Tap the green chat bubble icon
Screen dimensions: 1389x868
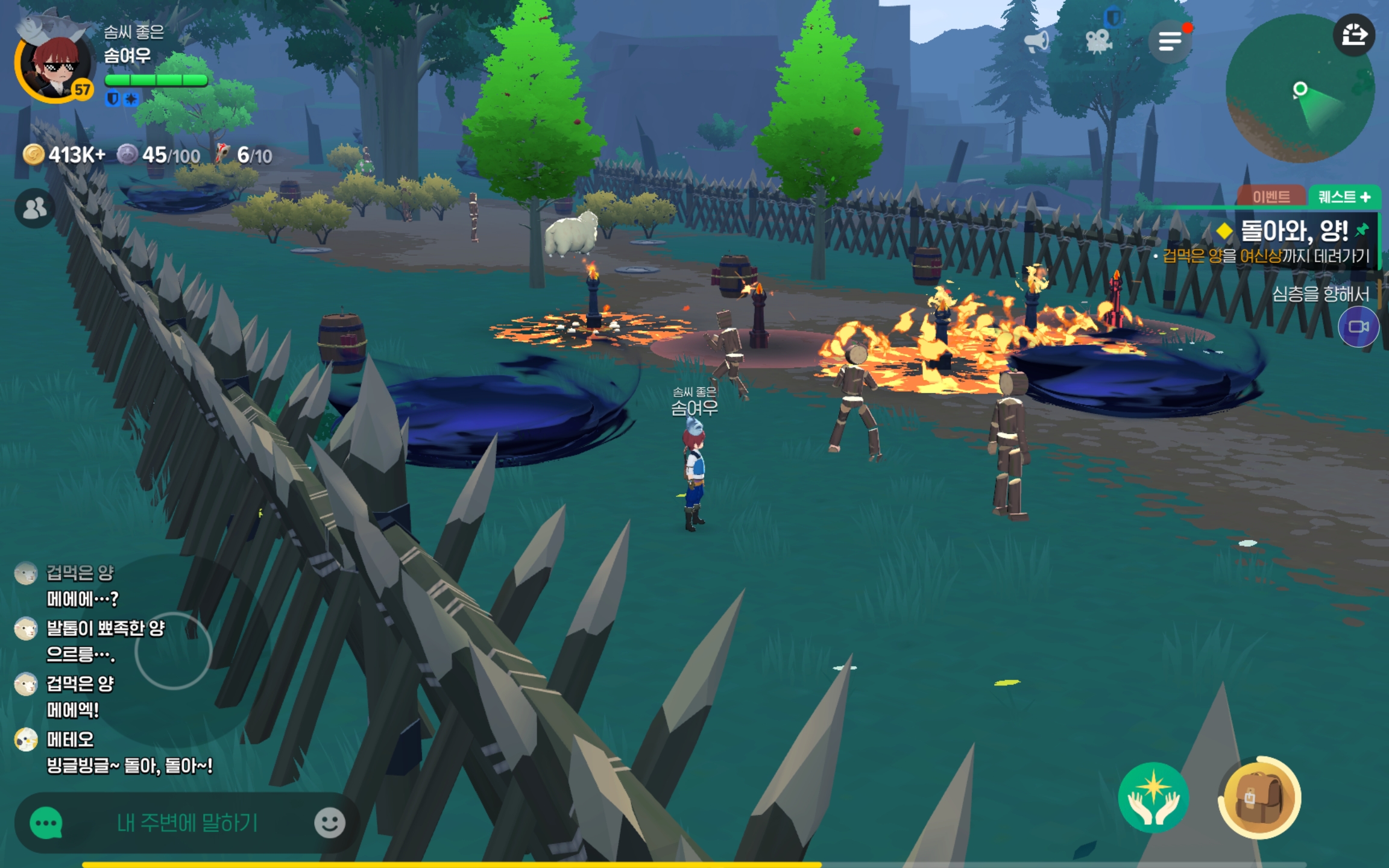(46, 823)
